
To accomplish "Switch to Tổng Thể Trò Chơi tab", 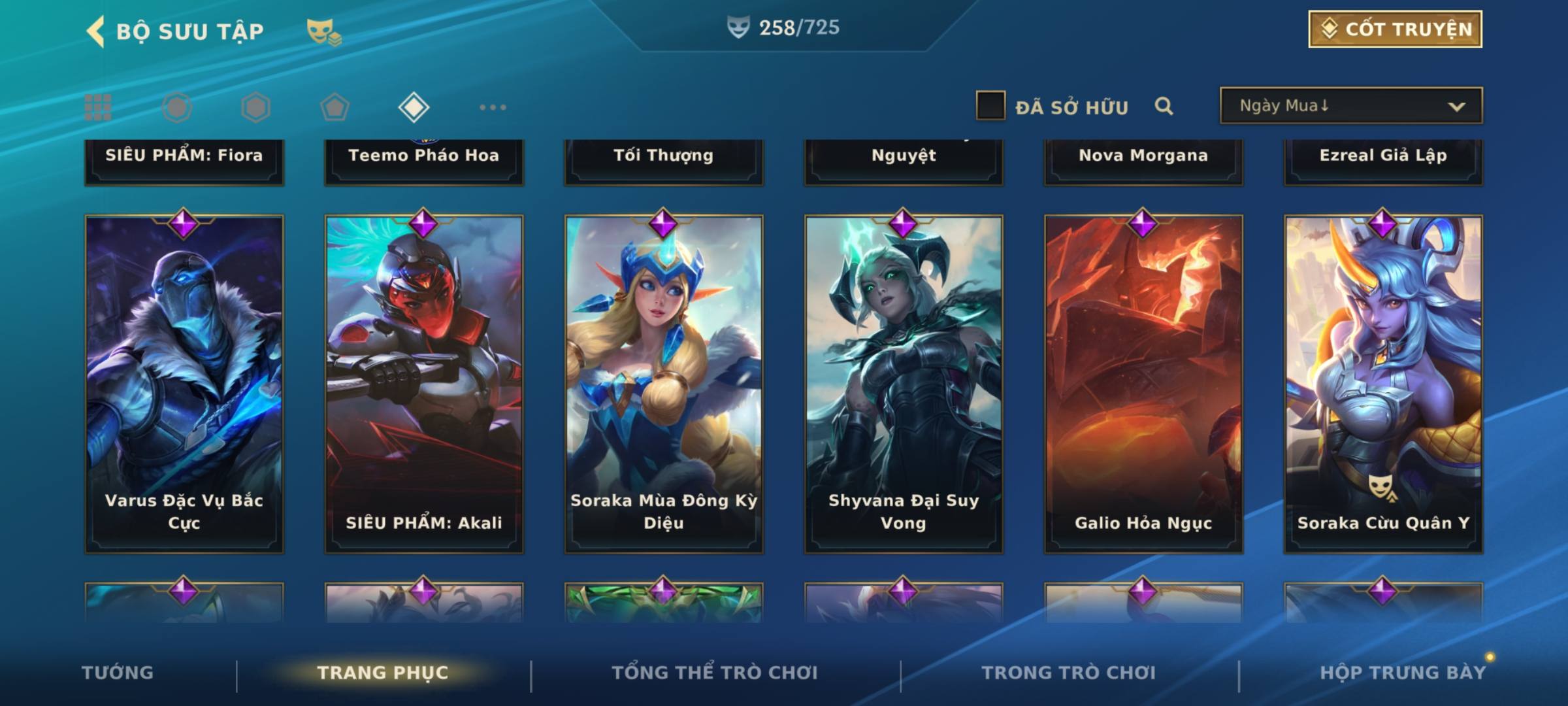I will [x=715, y=673].
